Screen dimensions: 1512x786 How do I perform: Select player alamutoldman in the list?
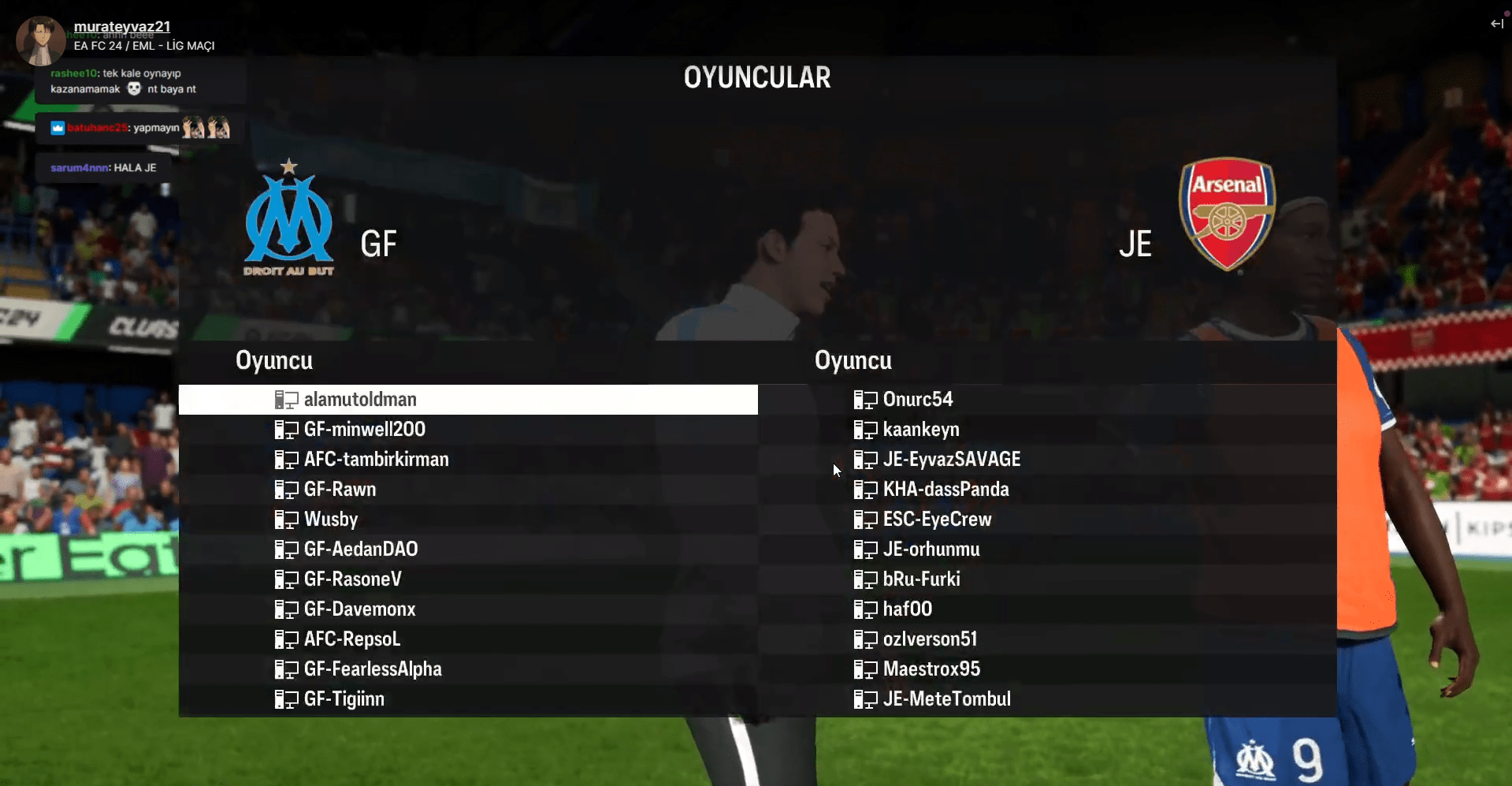[360, 400]
